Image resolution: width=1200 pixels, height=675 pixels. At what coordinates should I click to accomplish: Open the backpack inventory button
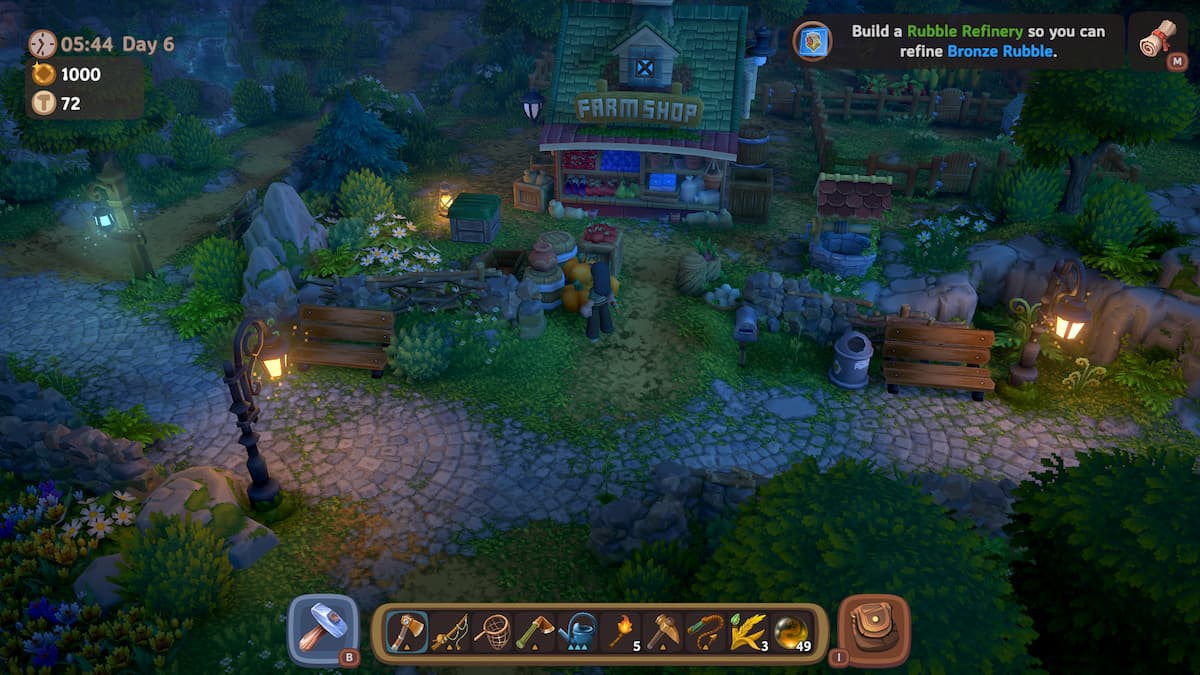(x=873, y=630)
